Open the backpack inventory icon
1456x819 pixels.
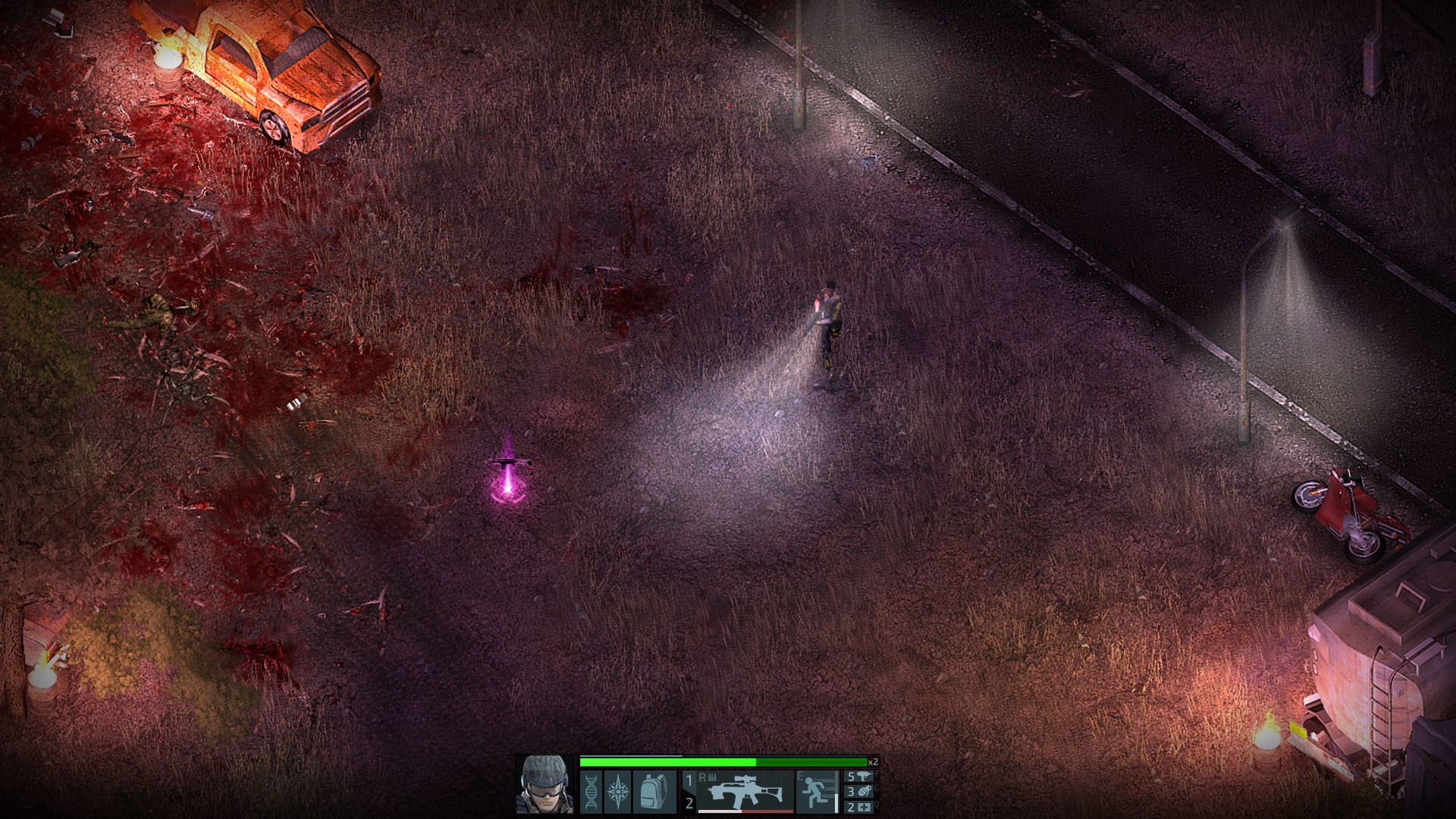pos(652,792)
